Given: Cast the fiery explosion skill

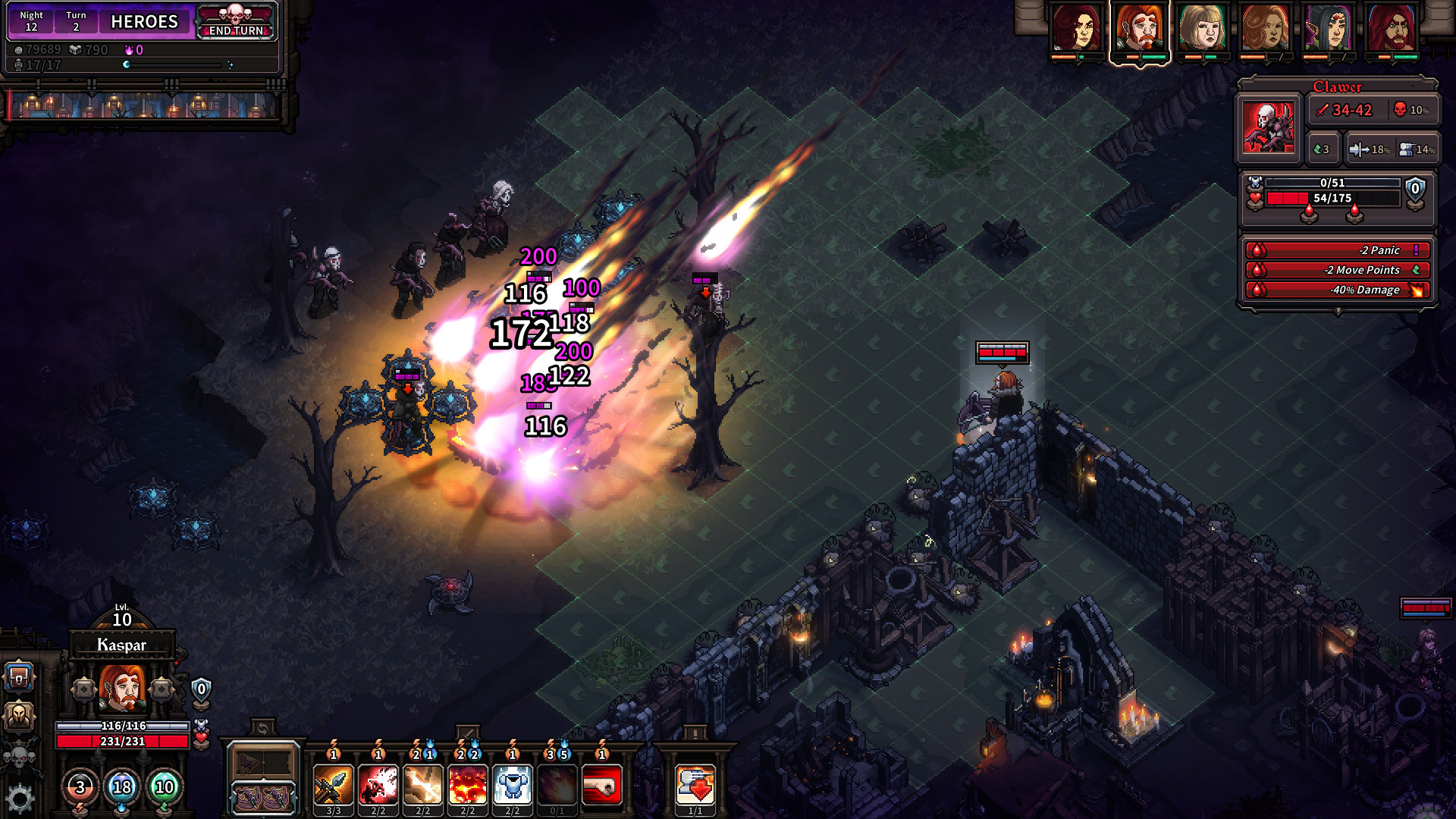Looking at the screenshot, I should [x=468, y=785].
